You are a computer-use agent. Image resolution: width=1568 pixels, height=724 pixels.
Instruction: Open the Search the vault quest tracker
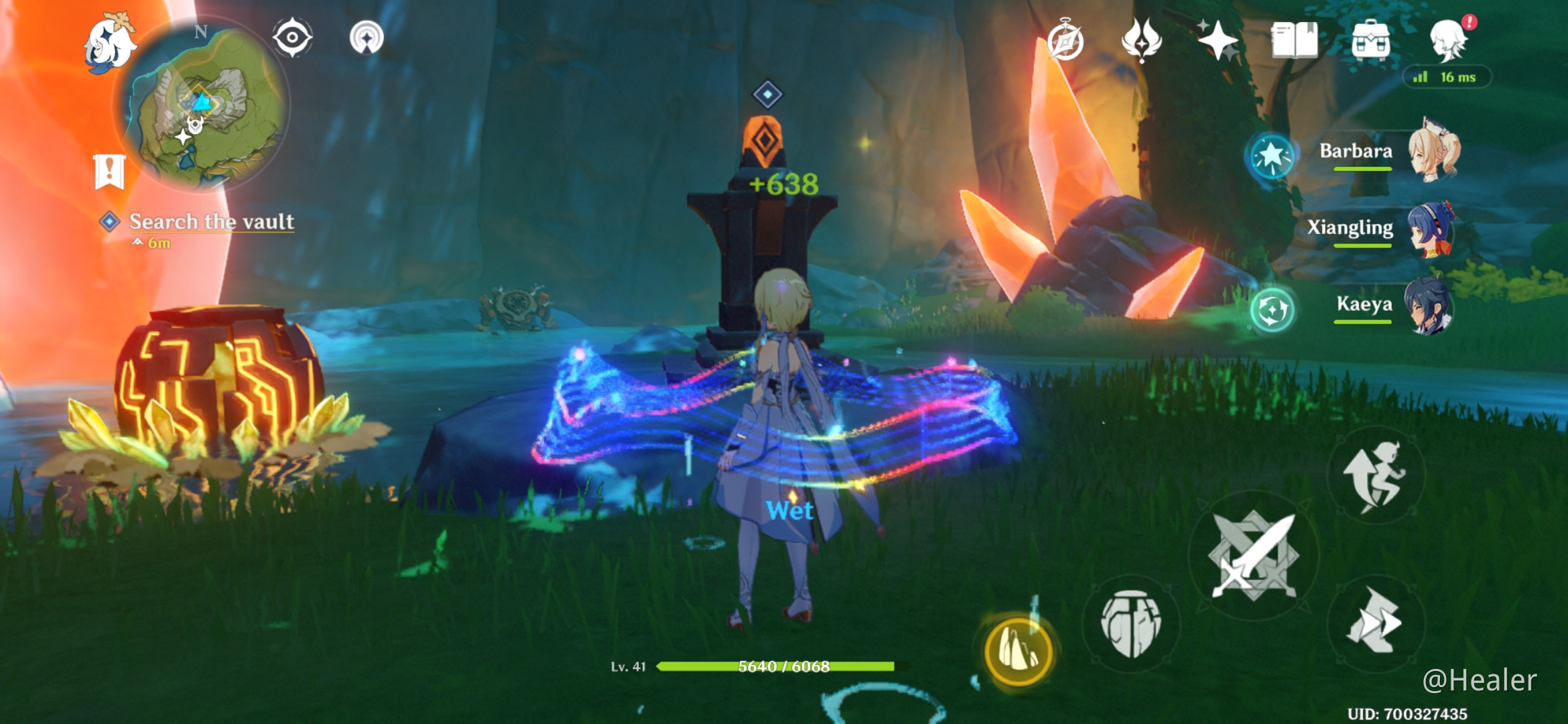click(x=208, y=221)
